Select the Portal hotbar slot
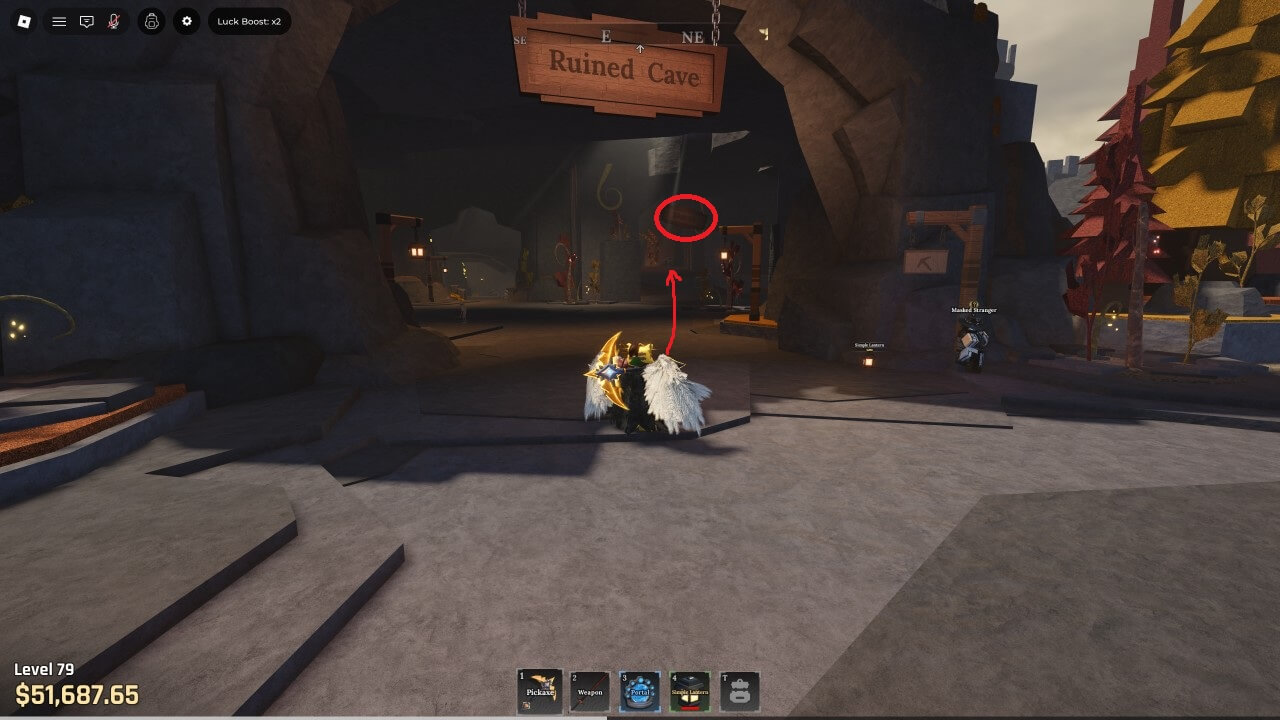1280x720 pixels. pyautogui.click(x=639, y=691)
